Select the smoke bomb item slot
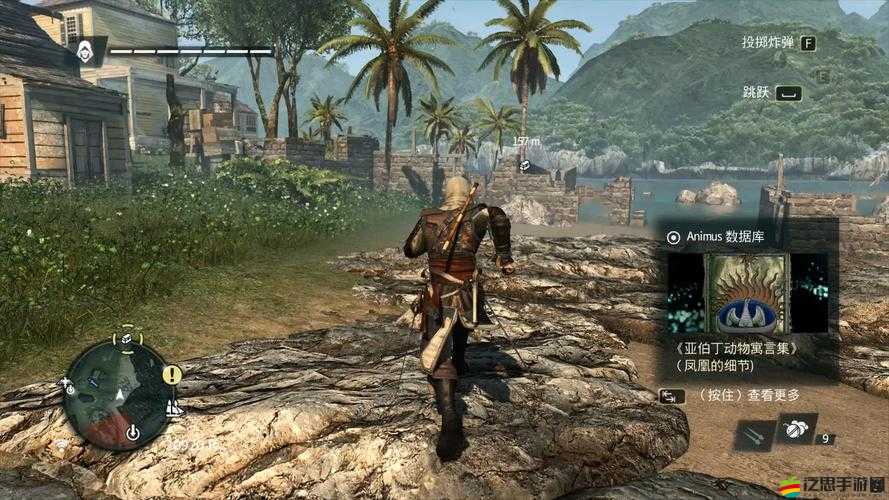Image resolution: width=889 pixels, height=500 pixels. [797, 429]
